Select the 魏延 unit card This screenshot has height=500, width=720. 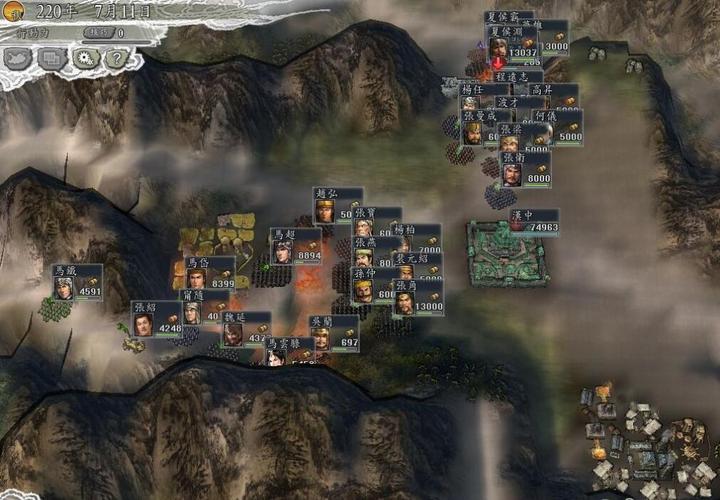246,328
